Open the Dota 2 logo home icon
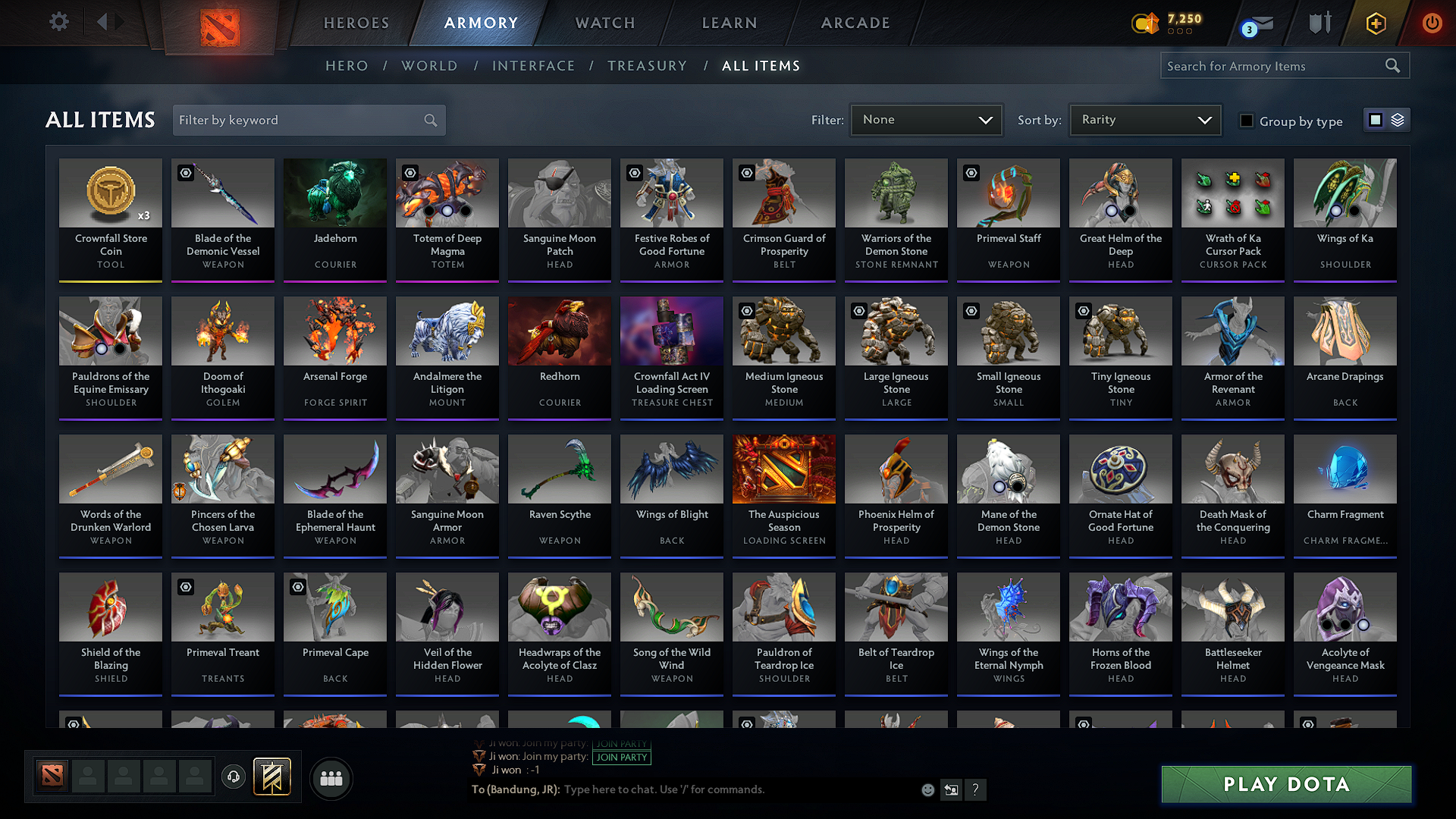 (220, 23)
